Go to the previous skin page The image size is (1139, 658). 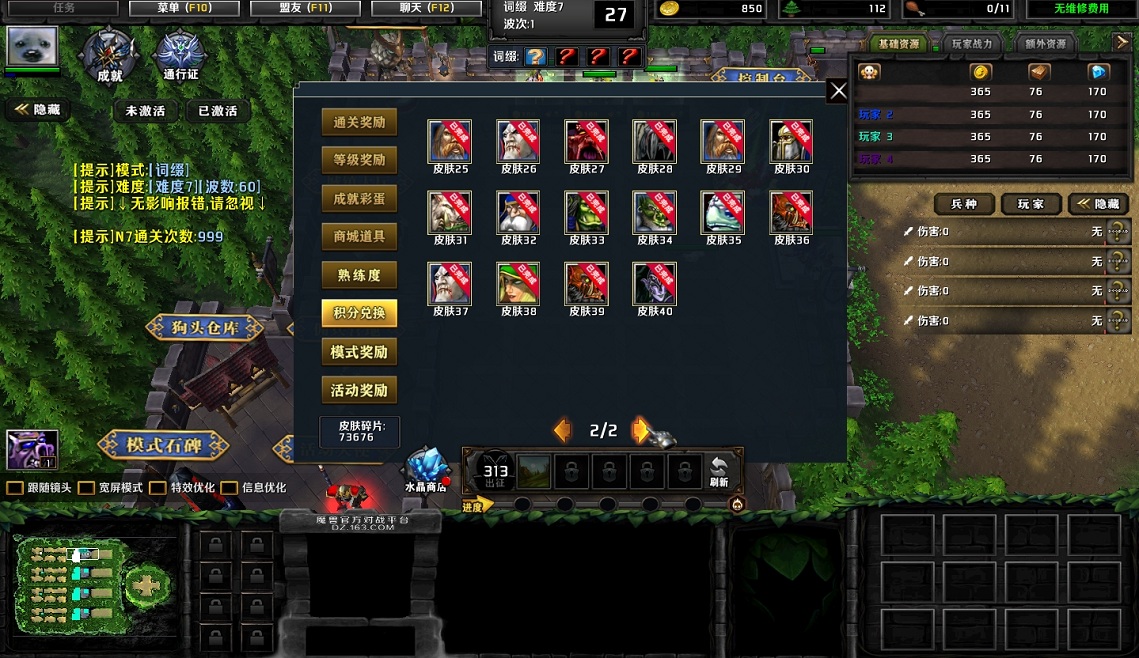[563, 431]
